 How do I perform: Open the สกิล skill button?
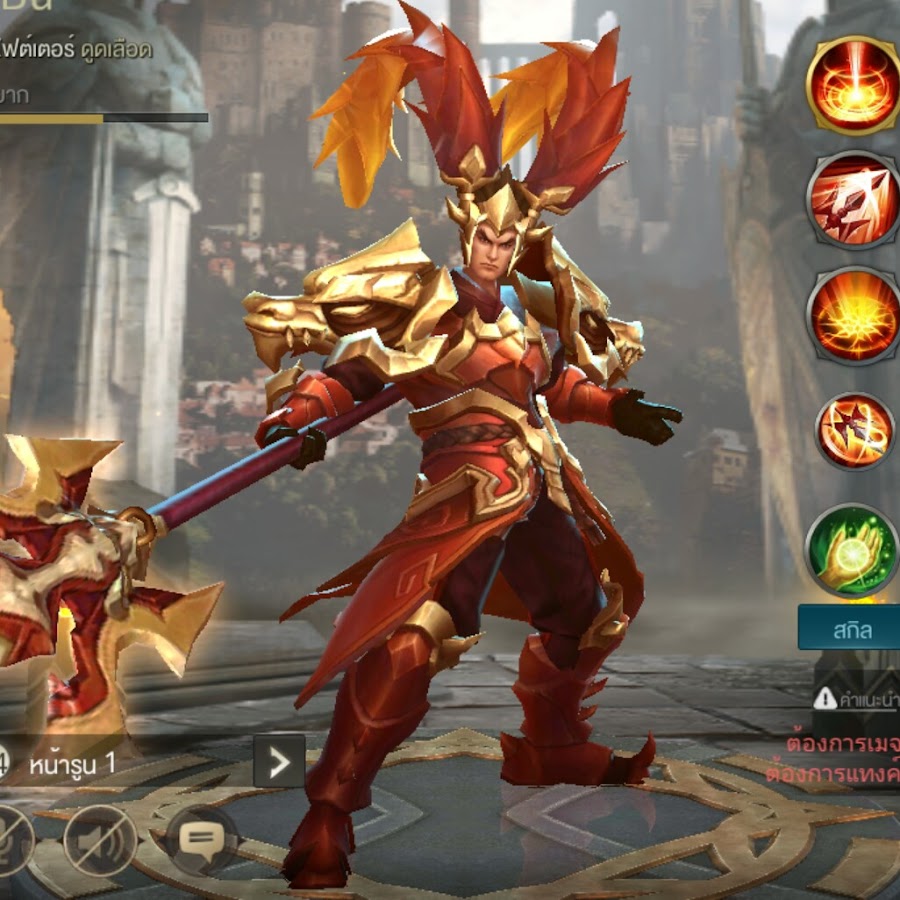[850, 629]
